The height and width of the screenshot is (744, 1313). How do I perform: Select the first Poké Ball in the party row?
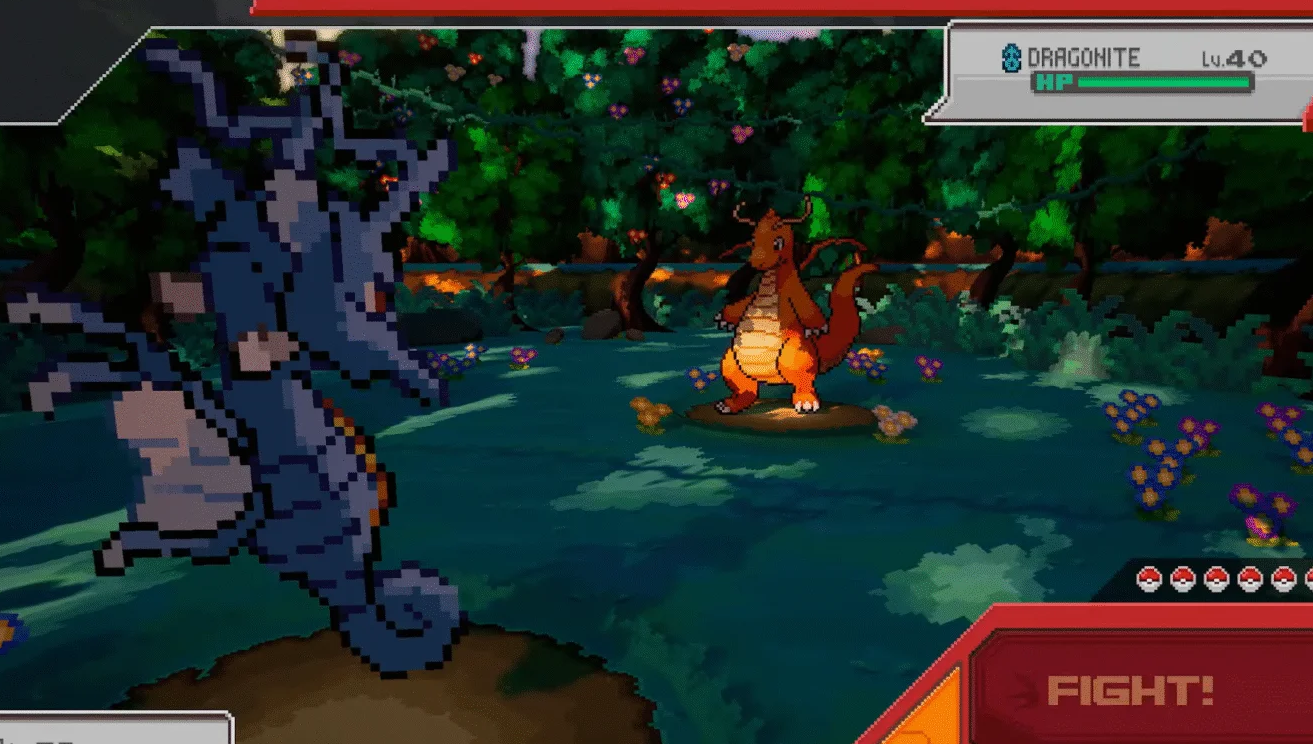tap(1149, 578)
